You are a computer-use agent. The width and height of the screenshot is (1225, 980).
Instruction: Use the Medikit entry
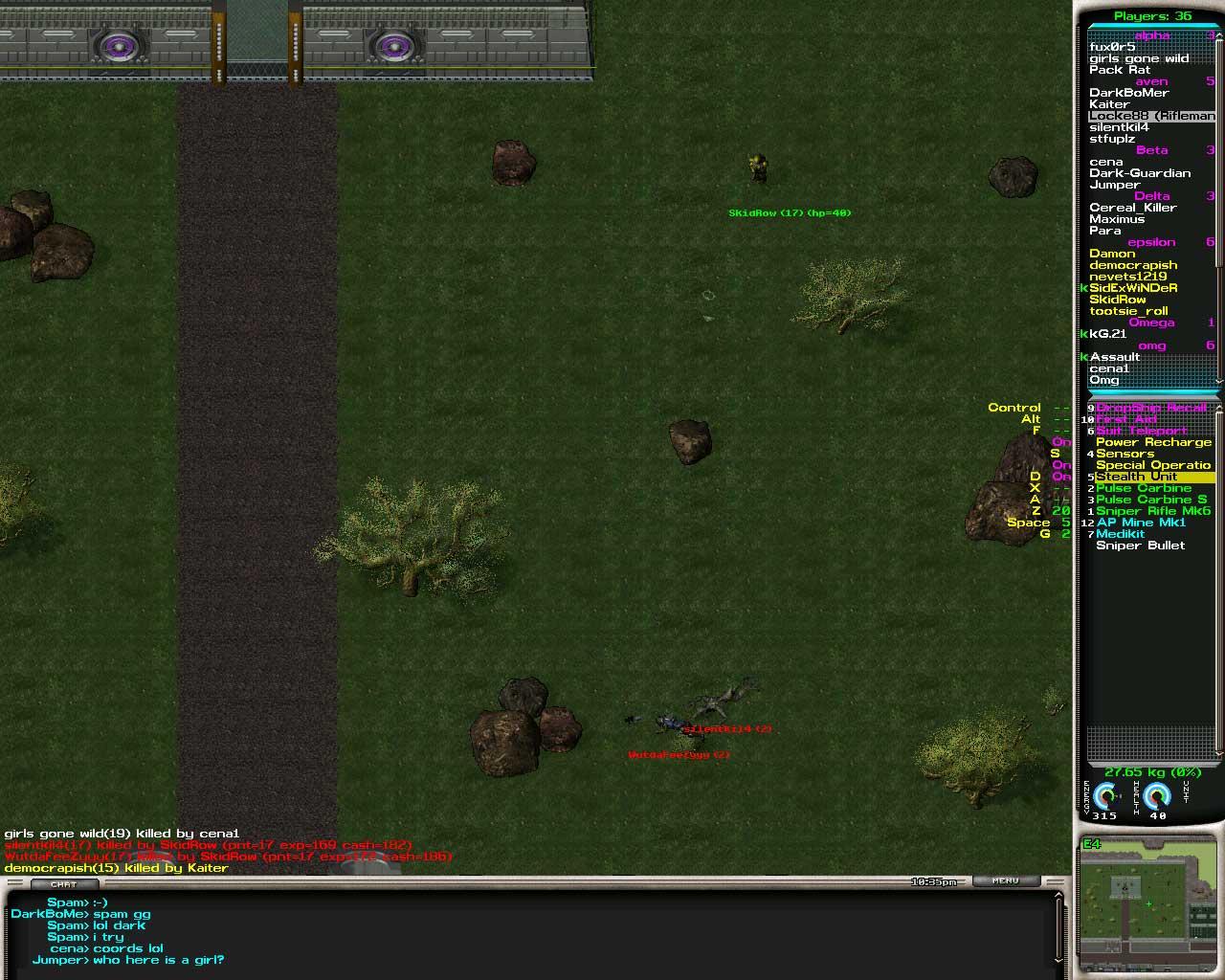(x=1120, y=534)
